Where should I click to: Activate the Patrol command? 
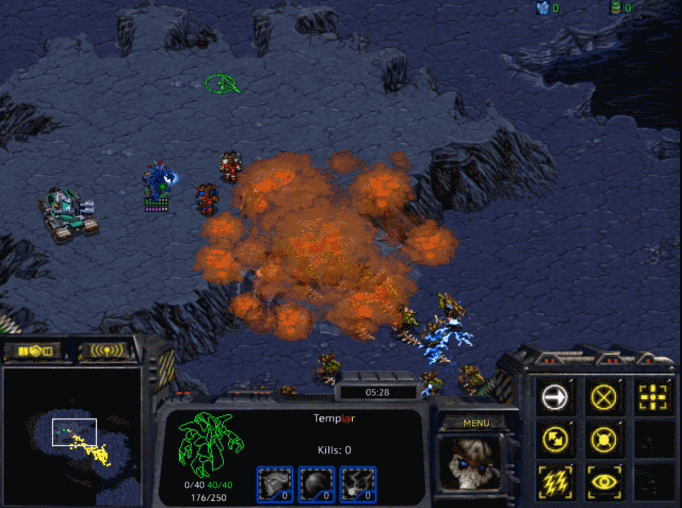click(554, 438)
